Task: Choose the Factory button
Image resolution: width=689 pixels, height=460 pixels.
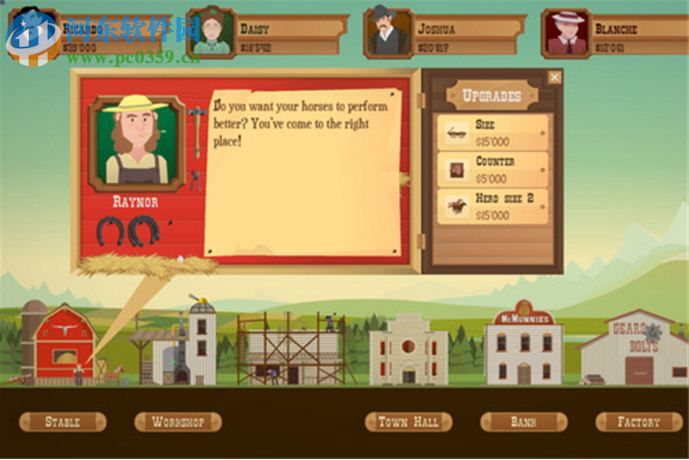Action: 638,422
